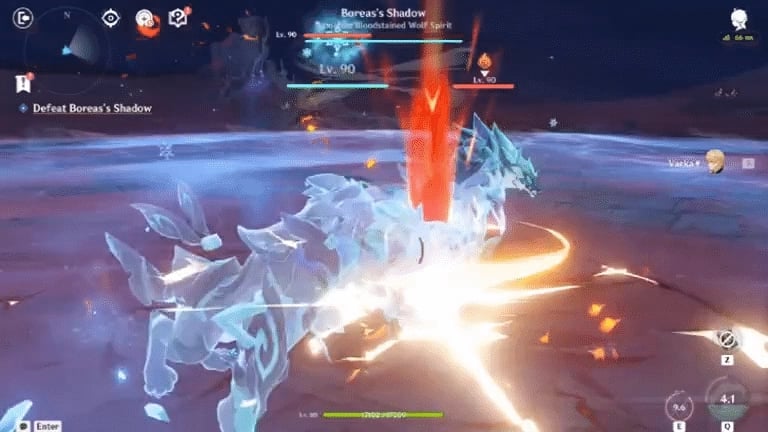Open the eye-shaped view icon
Screen dimensions: 768x432
pyautogui.click(x=111, y=18)
